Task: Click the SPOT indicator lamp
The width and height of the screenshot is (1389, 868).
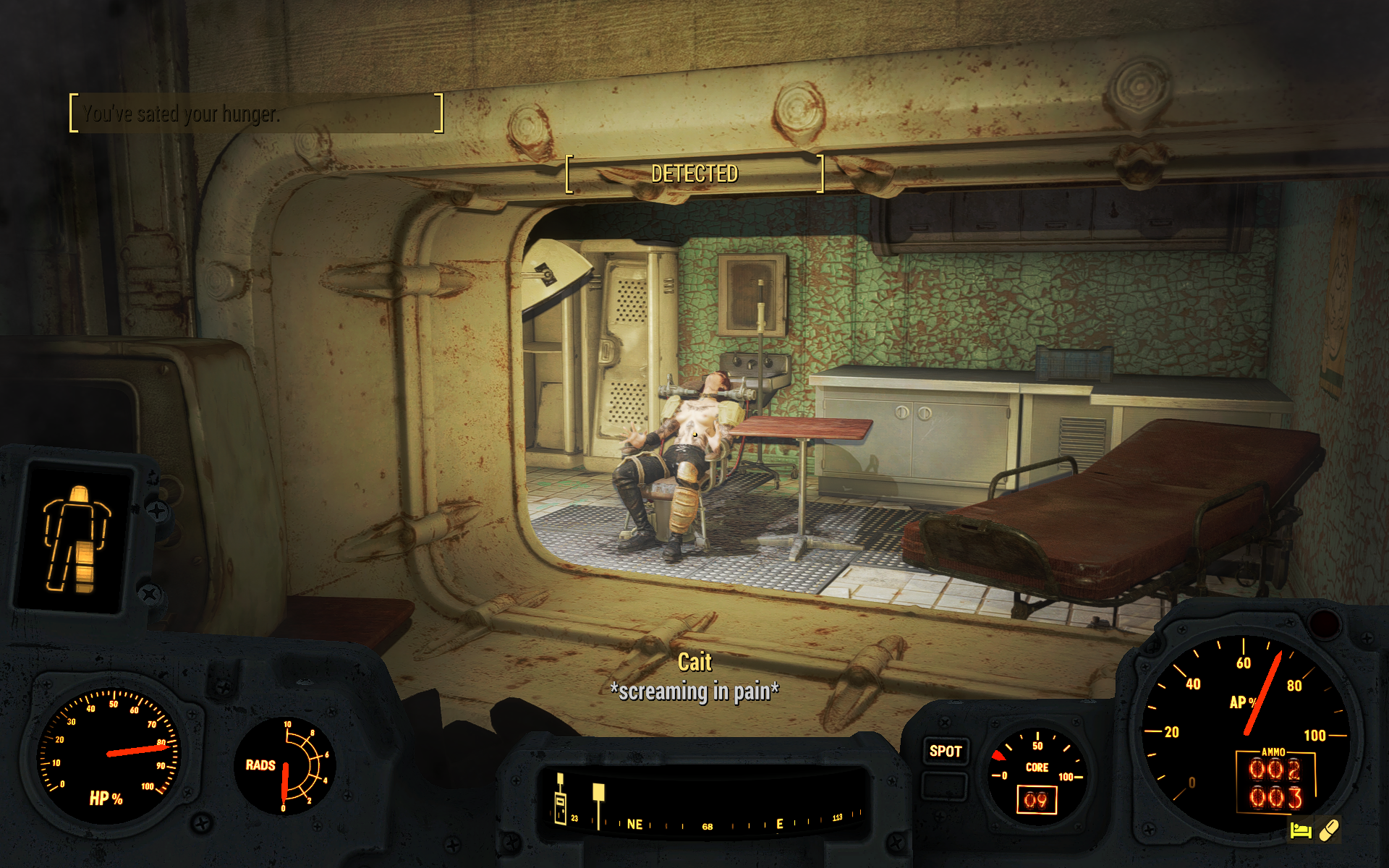Action: pos(945,752)
